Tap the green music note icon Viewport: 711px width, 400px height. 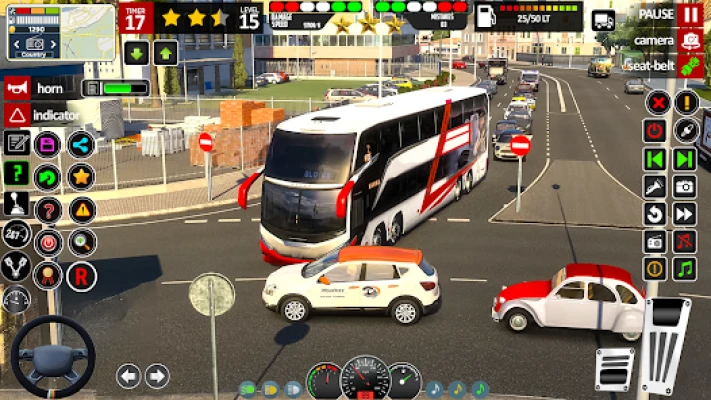(x=684, y=268)
